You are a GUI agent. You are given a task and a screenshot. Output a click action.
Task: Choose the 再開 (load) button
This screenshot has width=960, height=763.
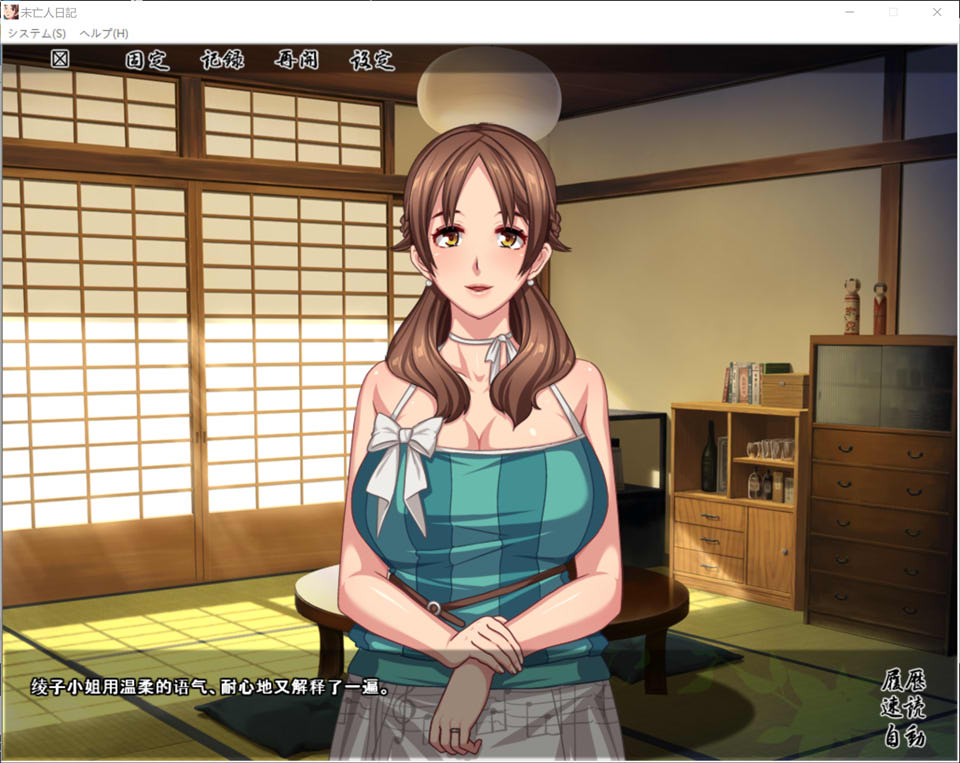tap(296, 60)
